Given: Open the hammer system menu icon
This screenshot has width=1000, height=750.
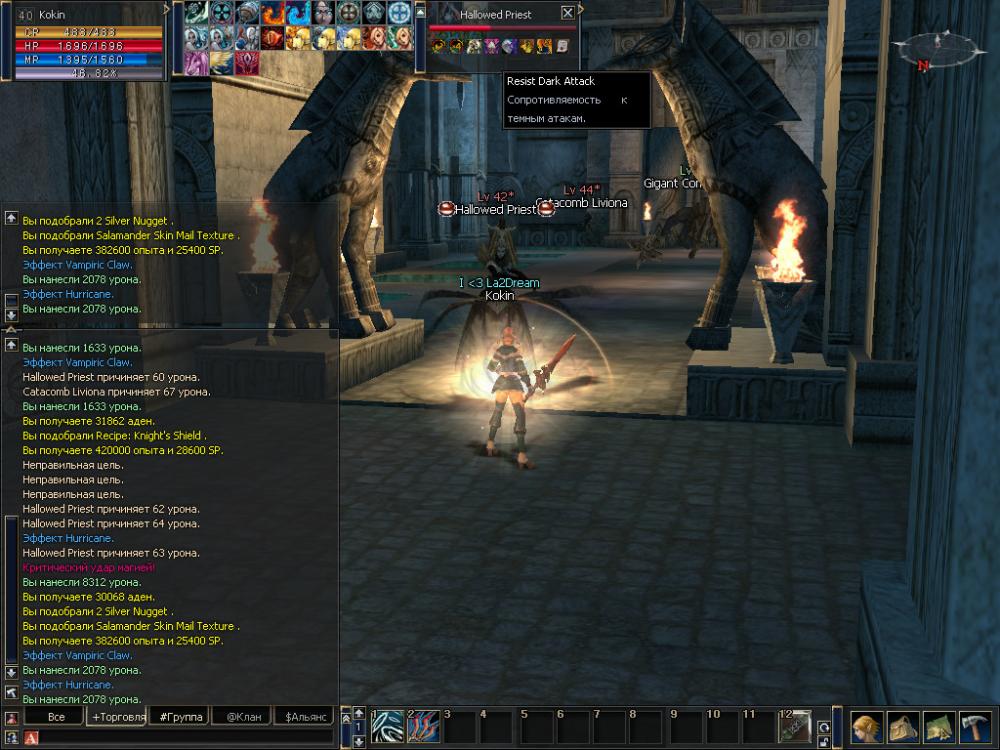Looking at the screenshot, I should [975, 727].
